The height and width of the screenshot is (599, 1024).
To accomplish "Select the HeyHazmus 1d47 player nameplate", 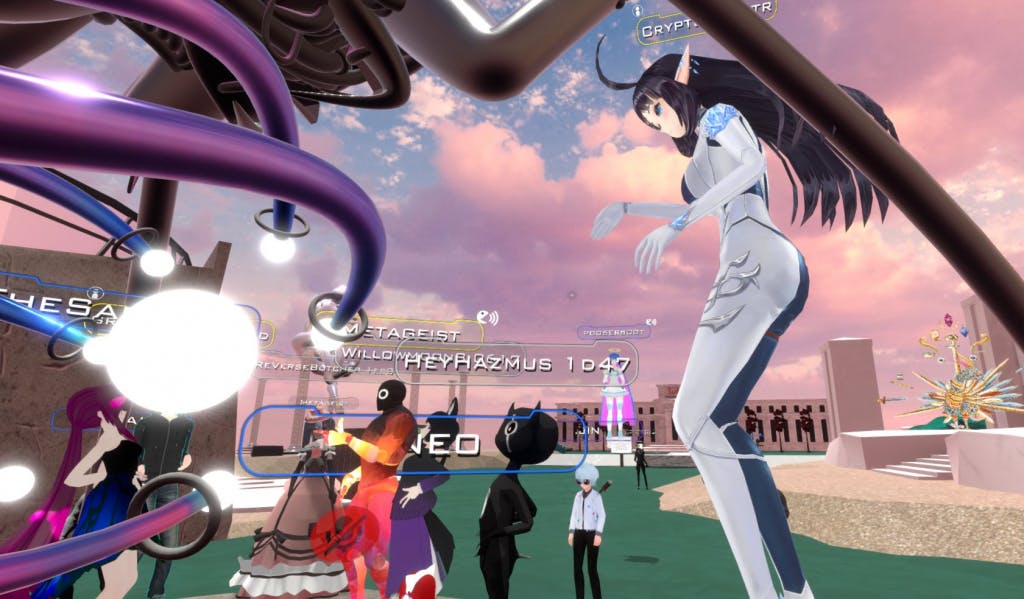I will pos(517,364).
